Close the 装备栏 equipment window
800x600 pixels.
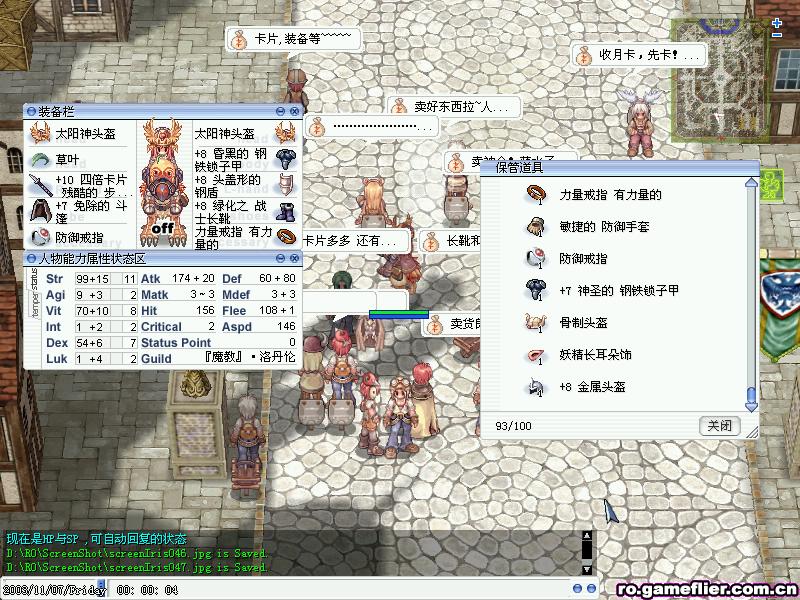click(x=295, y=111)
